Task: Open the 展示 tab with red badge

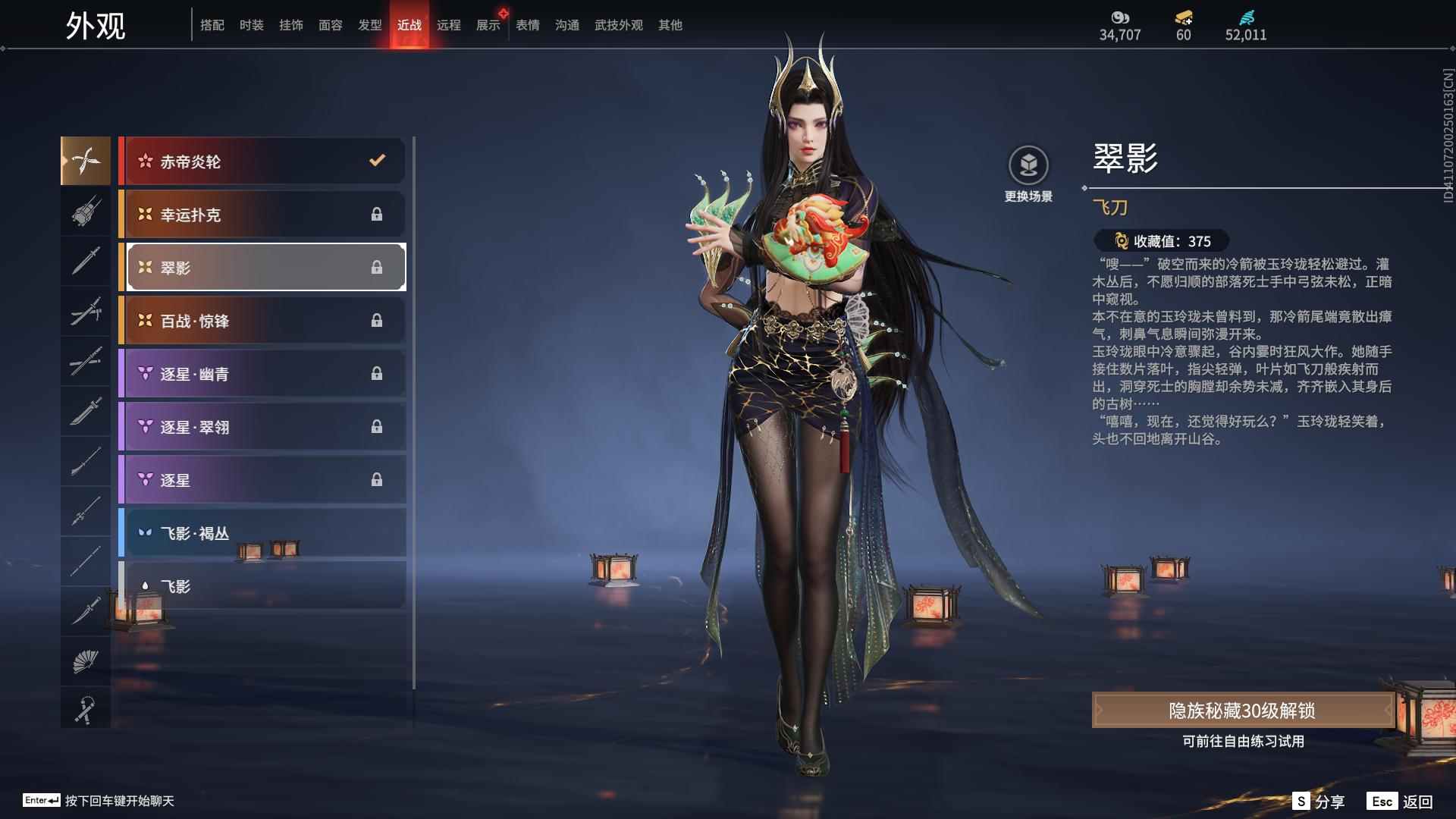Action: [x=488, y=24]
